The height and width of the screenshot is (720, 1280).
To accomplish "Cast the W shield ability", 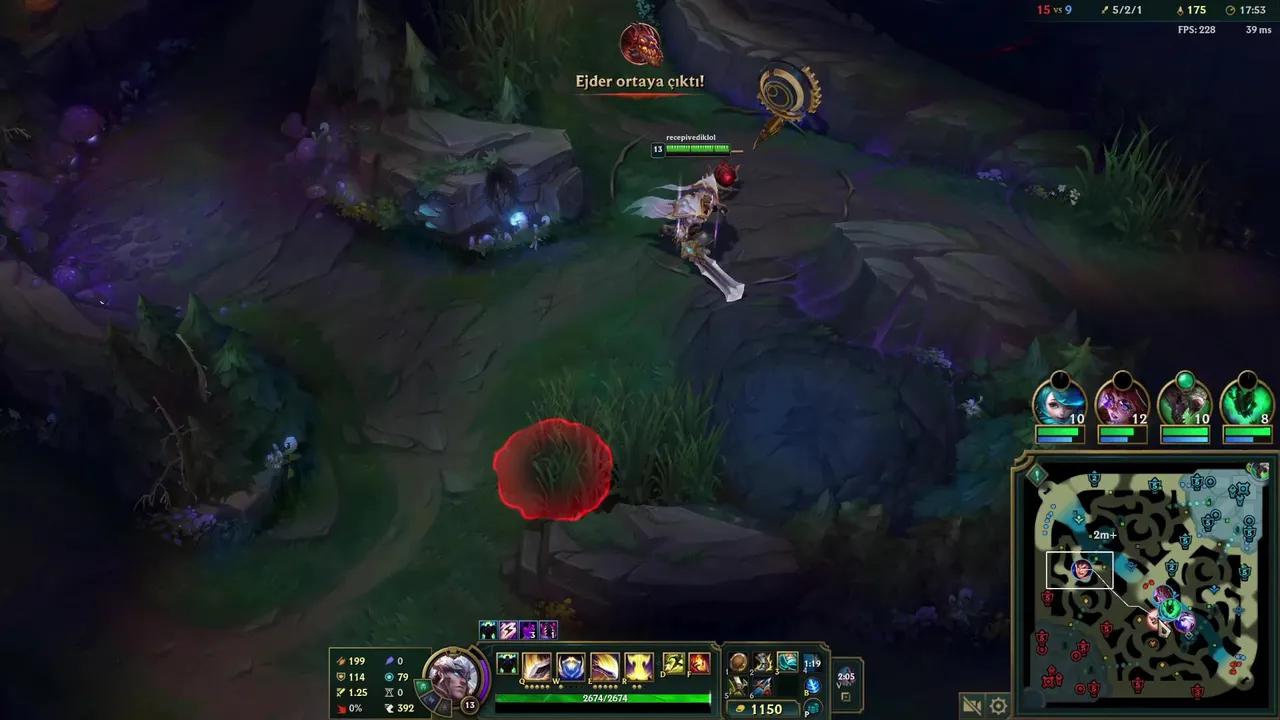I will coord(568,665).
